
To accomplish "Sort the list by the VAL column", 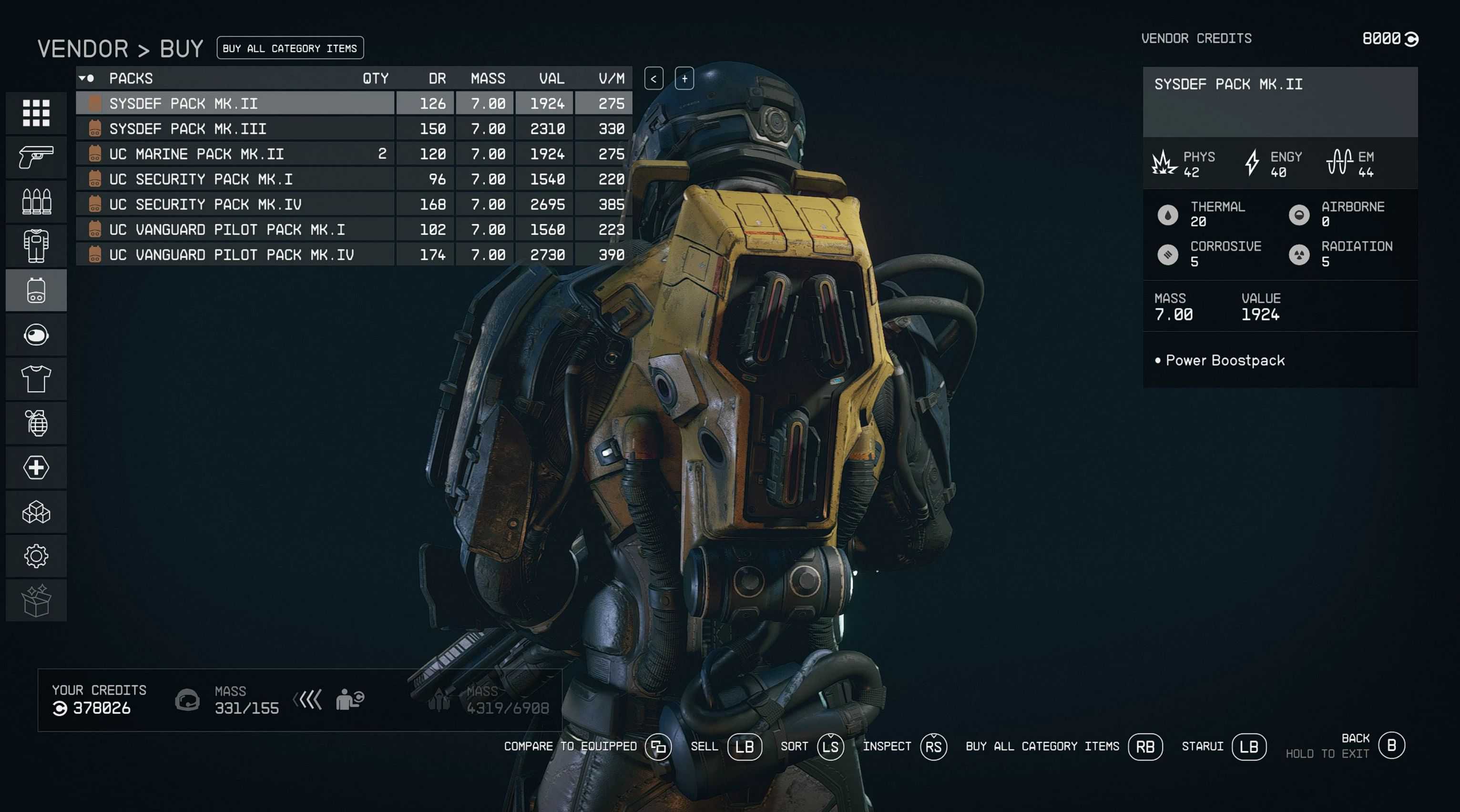I will tap(551, 79).
